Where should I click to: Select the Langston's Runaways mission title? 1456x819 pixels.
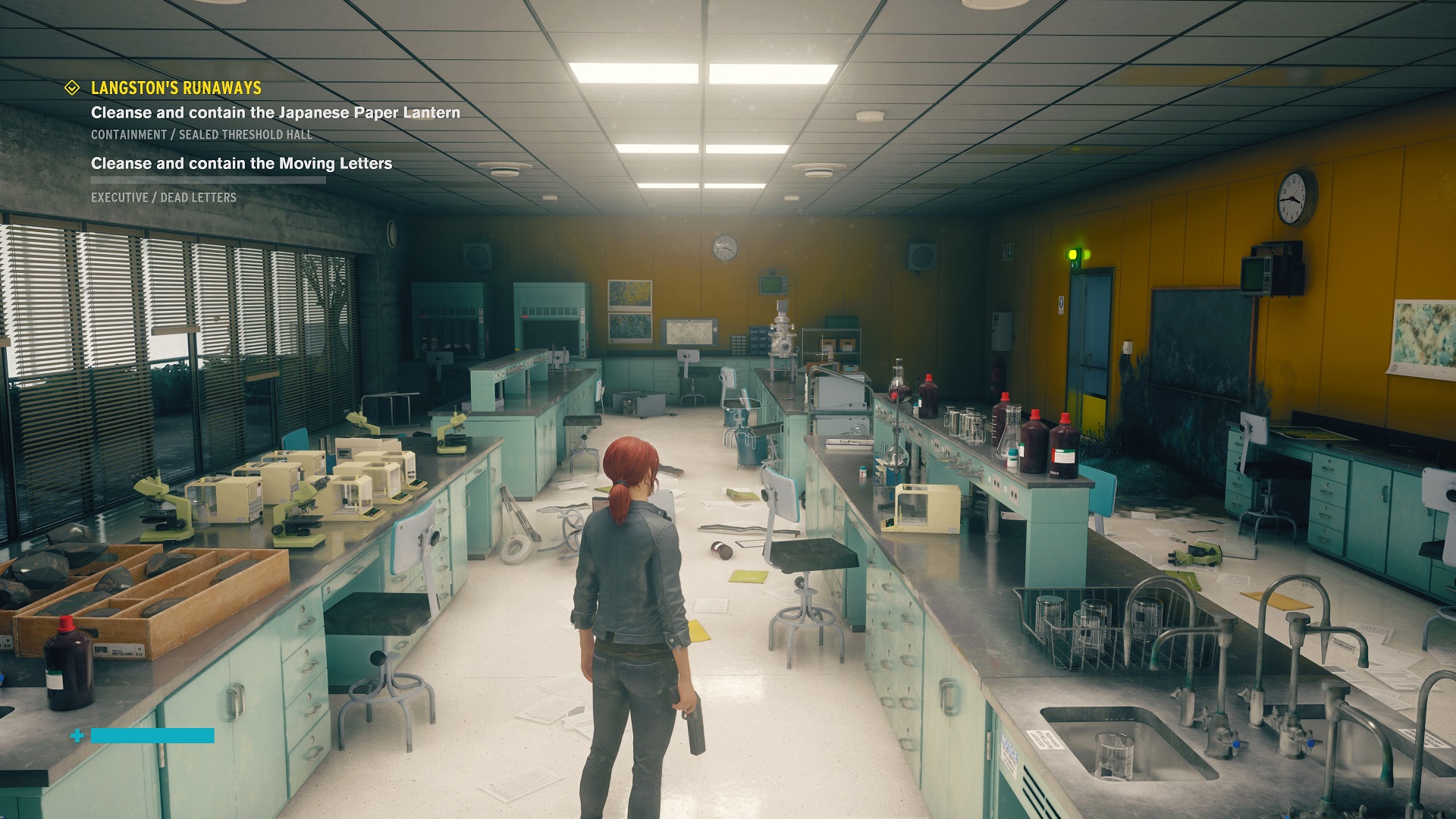[x=176, y=88]
